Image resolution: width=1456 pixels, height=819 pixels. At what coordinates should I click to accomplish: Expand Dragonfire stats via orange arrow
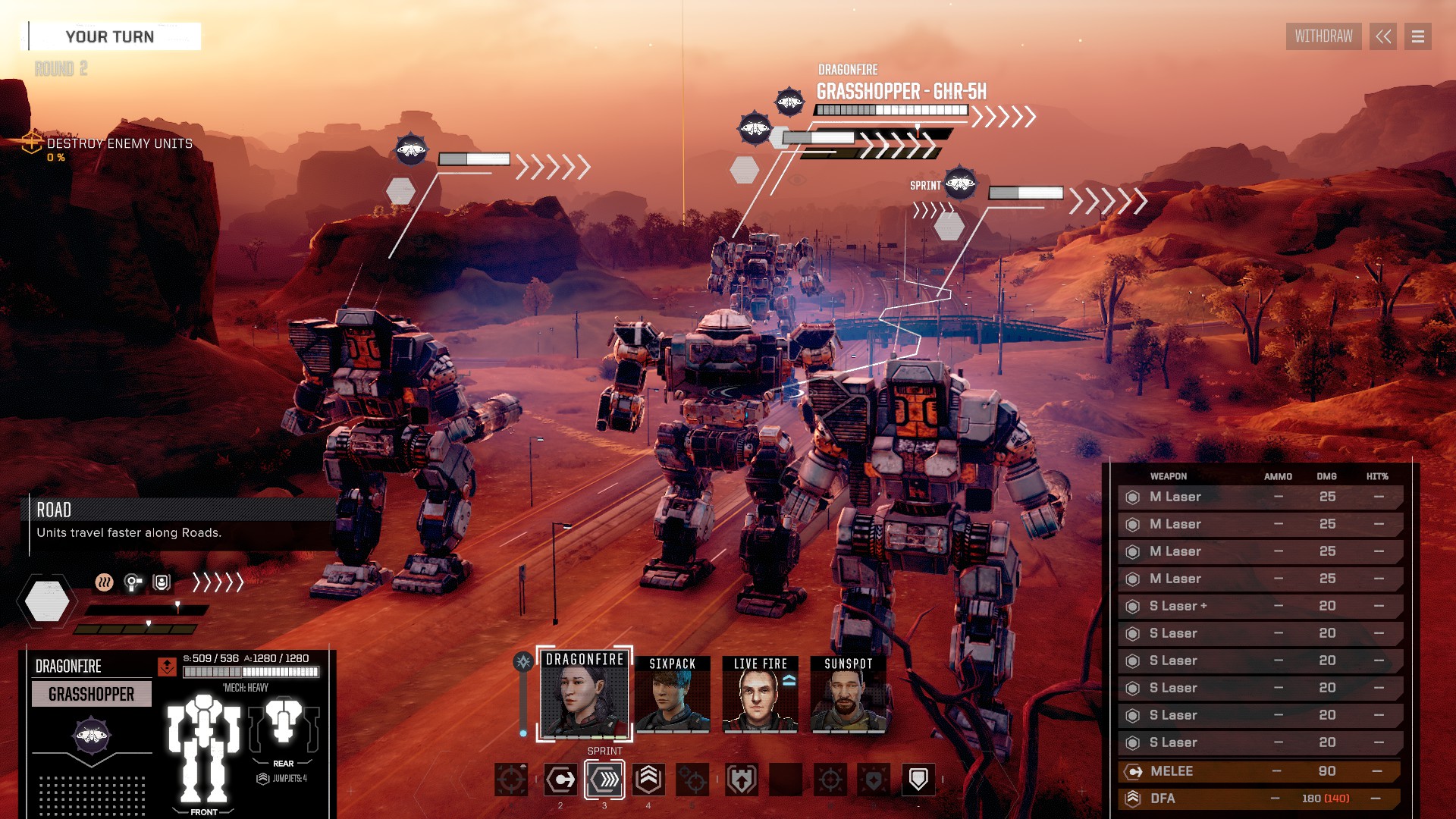[x=167, y=667]
